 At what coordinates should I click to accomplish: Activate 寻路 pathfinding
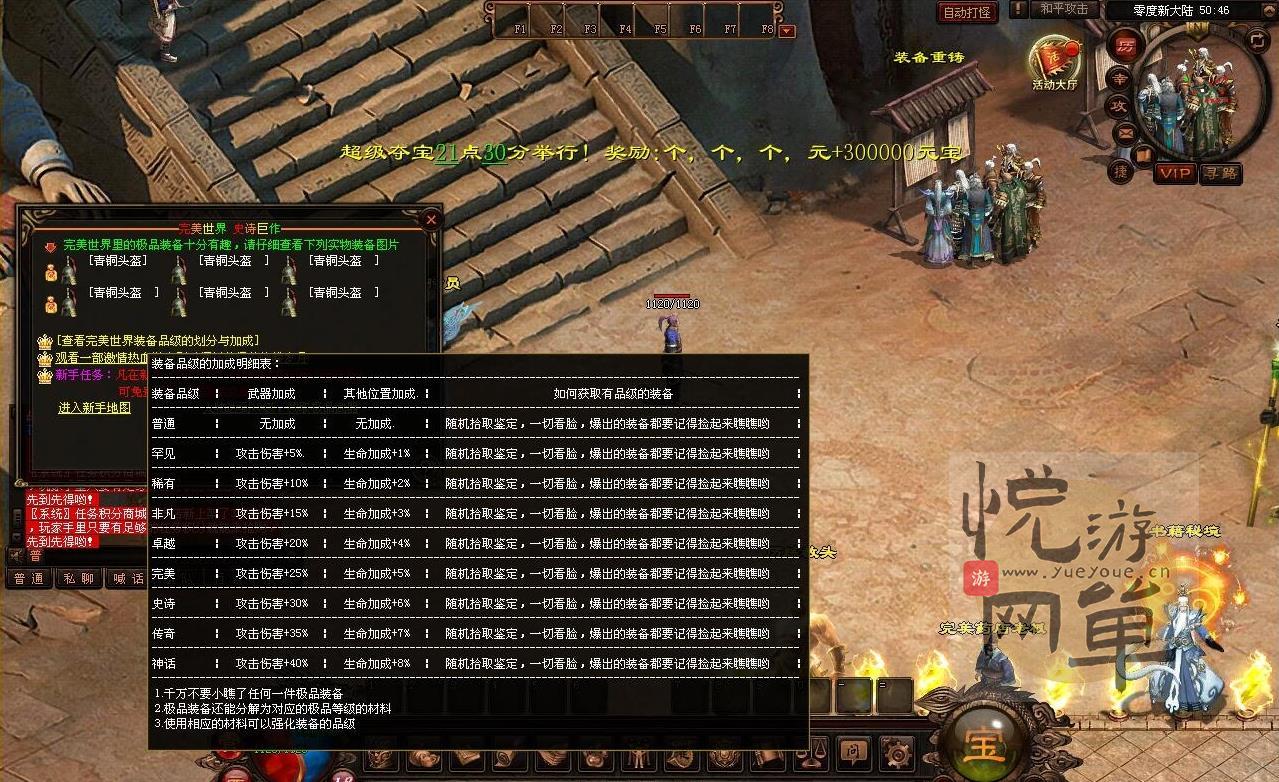point(1222,173)
